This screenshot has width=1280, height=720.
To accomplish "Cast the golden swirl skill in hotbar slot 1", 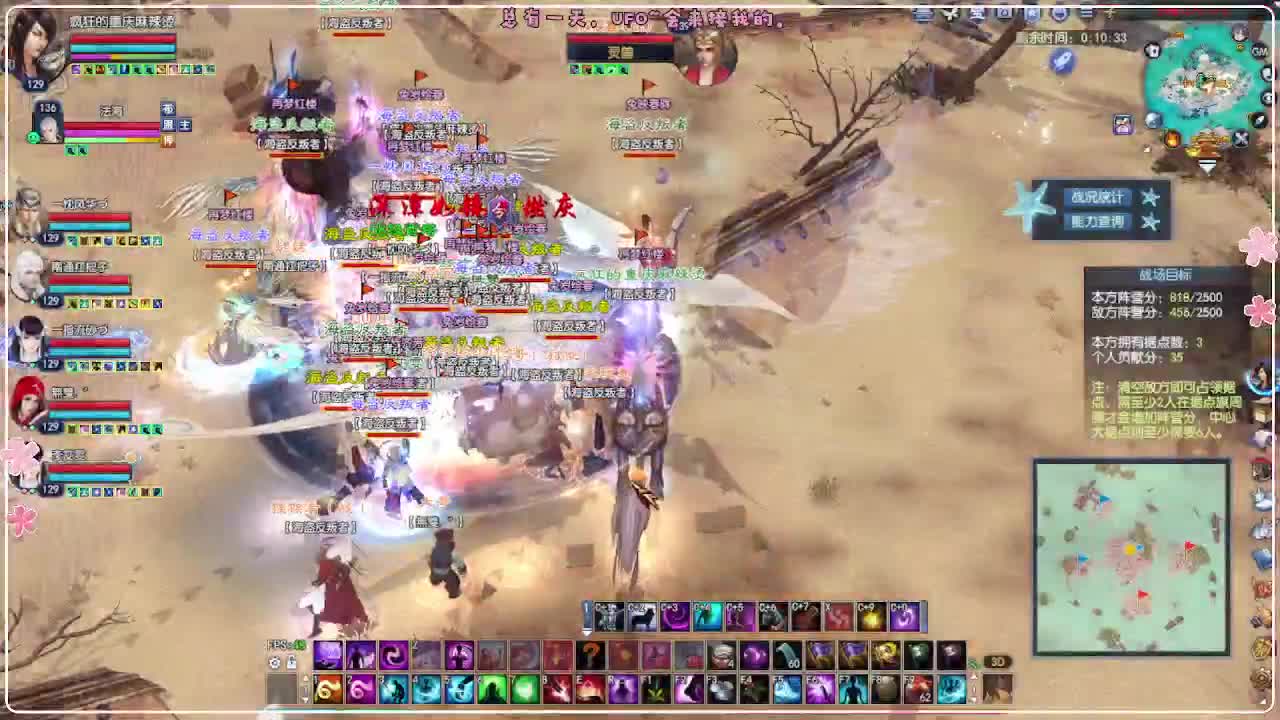I will [x=327, y=688].
